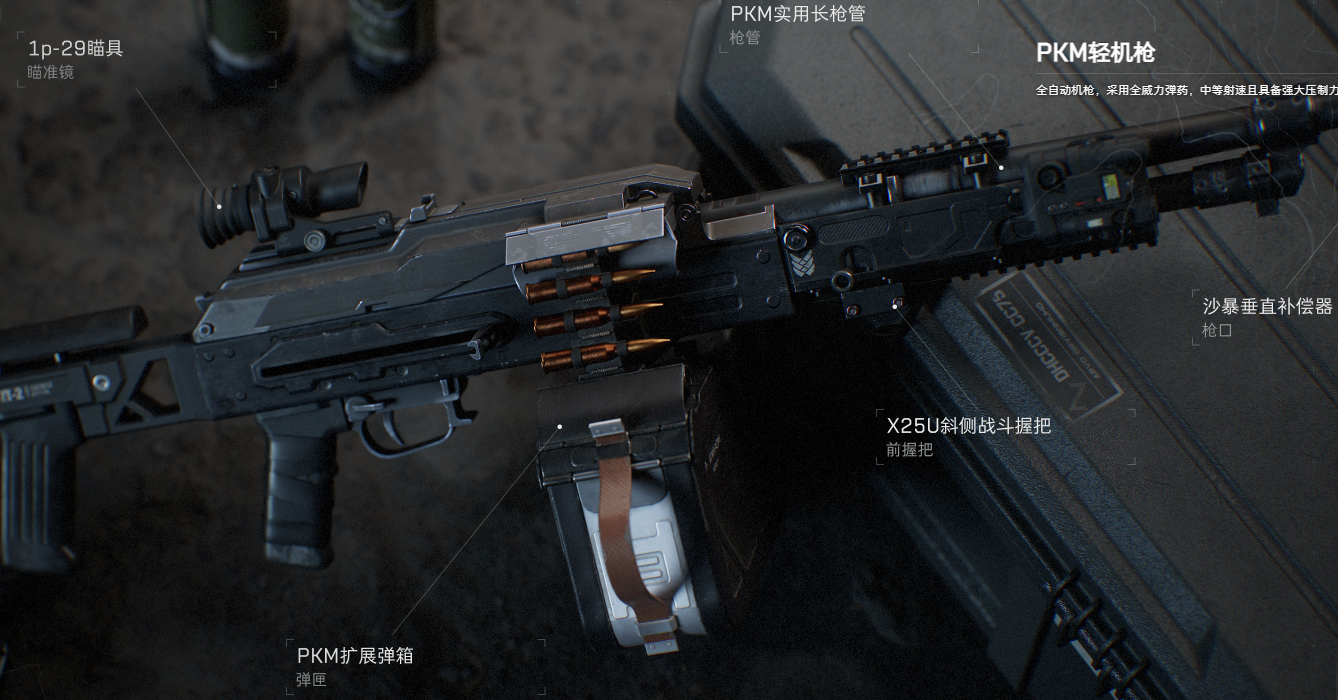Choose the PKM实用长枪管 barrel label

[x=797, y=14]
